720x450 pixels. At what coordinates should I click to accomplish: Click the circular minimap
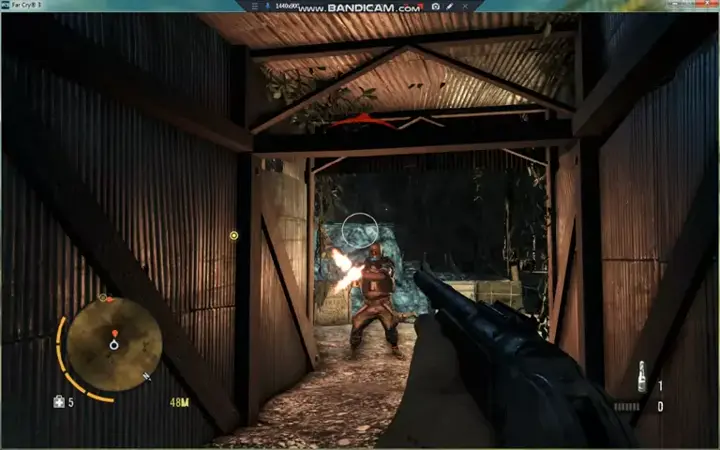[x=113, y=344]
